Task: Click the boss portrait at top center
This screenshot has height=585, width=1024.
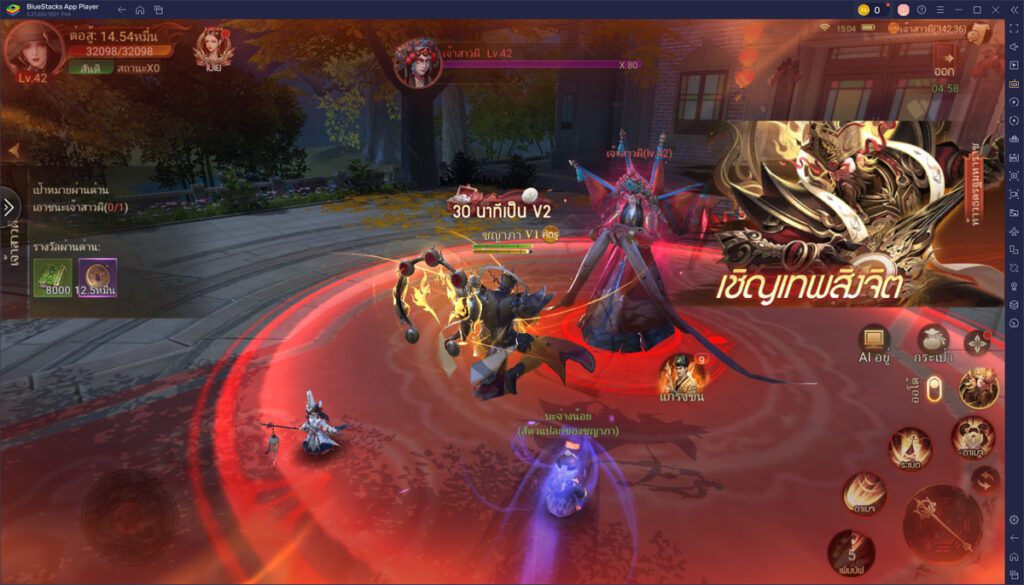Action: coord(418,62)
